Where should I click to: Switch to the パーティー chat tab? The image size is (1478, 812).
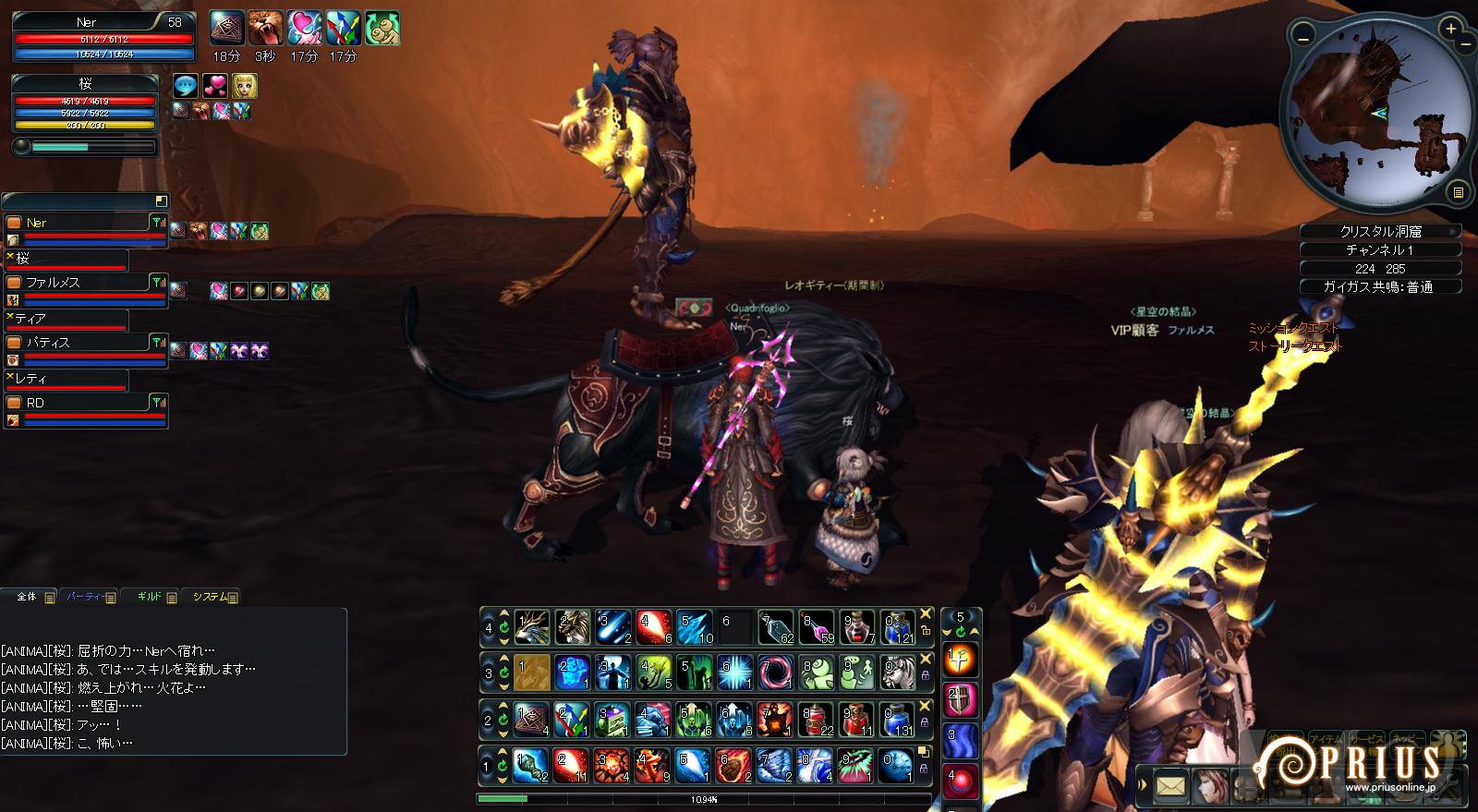[x=85, y=597]
